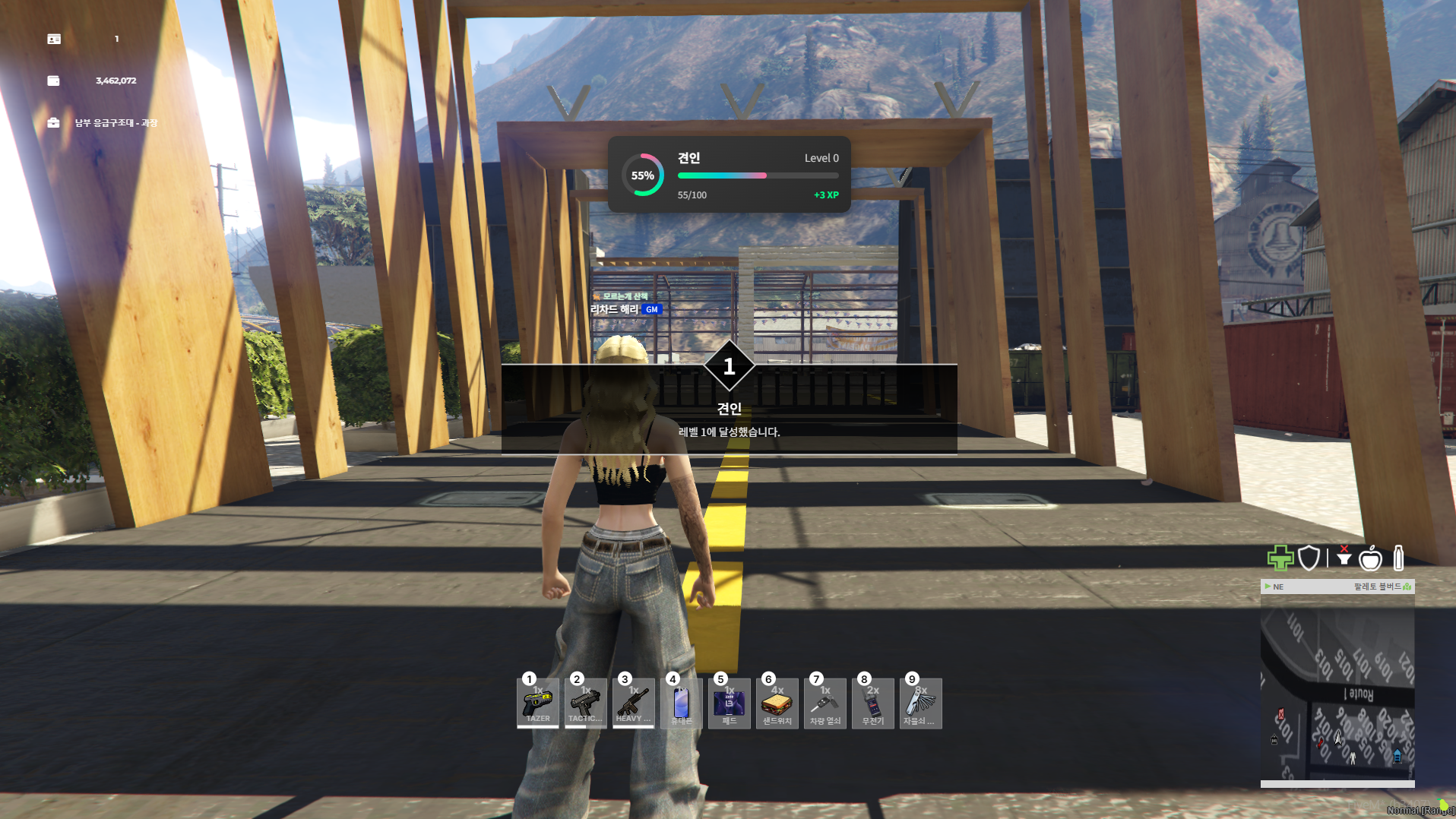Screen dimensions: 1456x819
Task: Click the briefcase job icon near 남부 응급구조대
Action: point(53,122)
